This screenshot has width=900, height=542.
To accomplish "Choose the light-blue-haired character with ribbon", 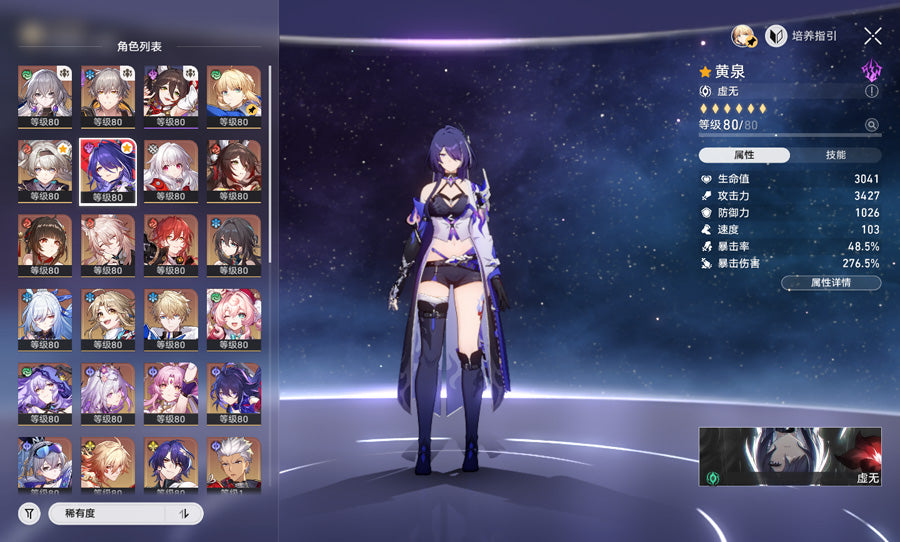I will pos(45,320).
